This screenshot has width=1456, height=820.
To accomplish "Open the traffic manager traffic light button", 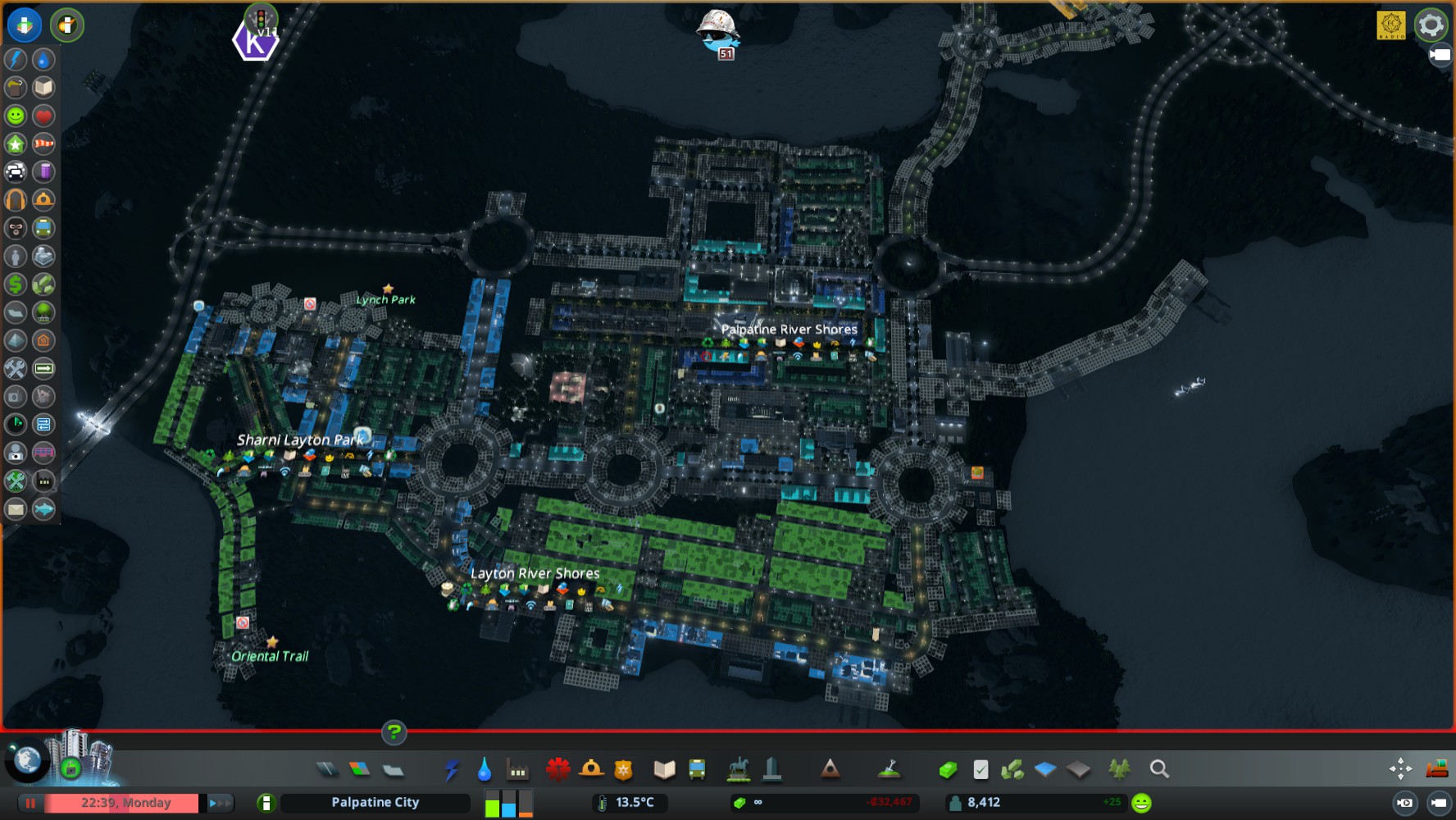I will [261, 18].
